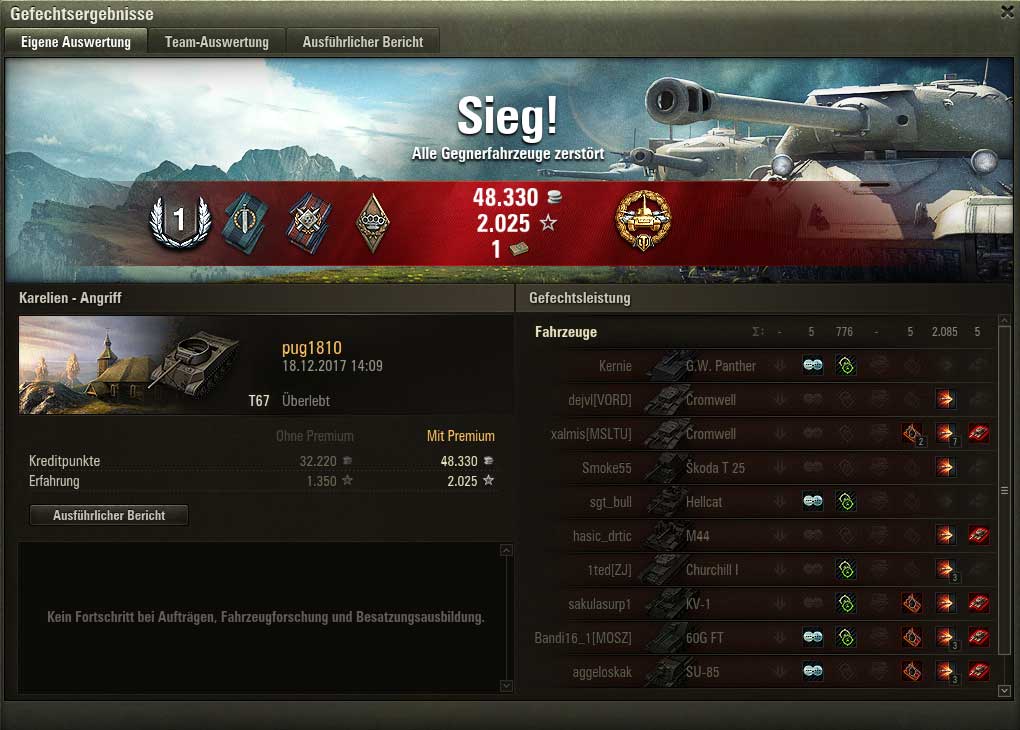Open the Ausführlicher Bericht tab
Screen dimensions: 1020x730
(x=363, y=42)
